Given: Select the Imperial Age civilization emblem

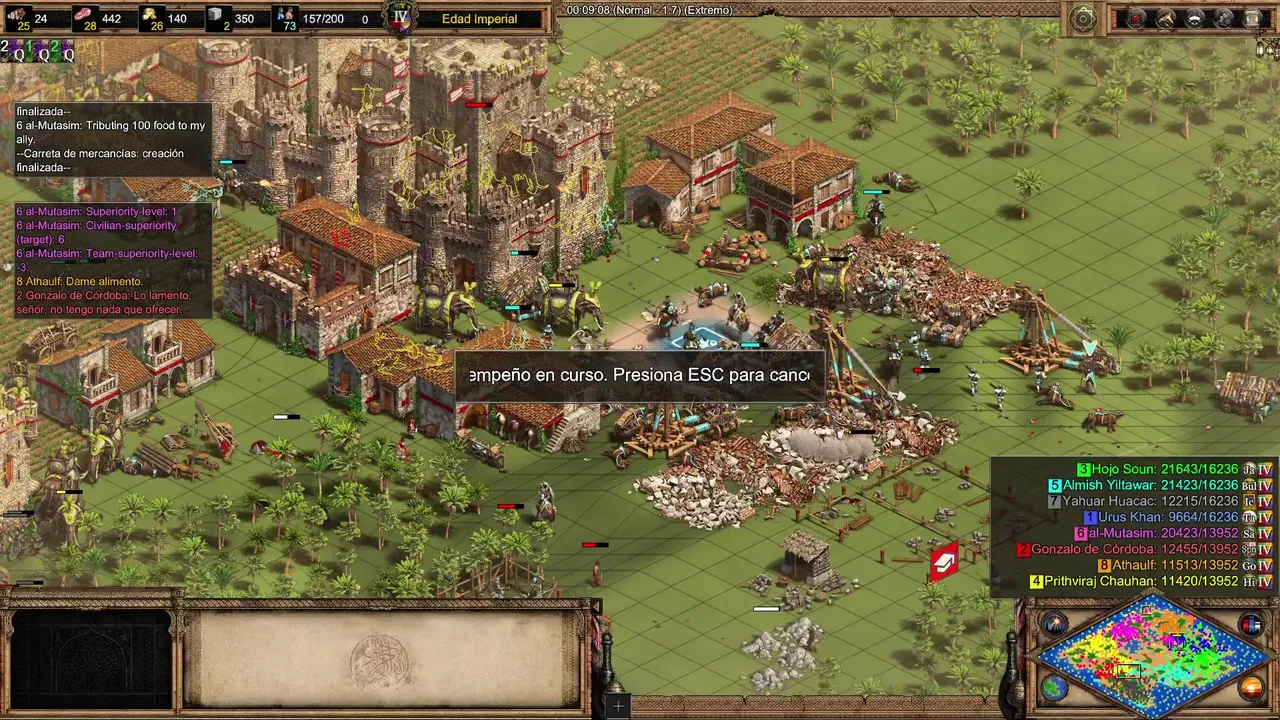Looking at the screenshot, I should pyautogui.click(x=401, y=18).
